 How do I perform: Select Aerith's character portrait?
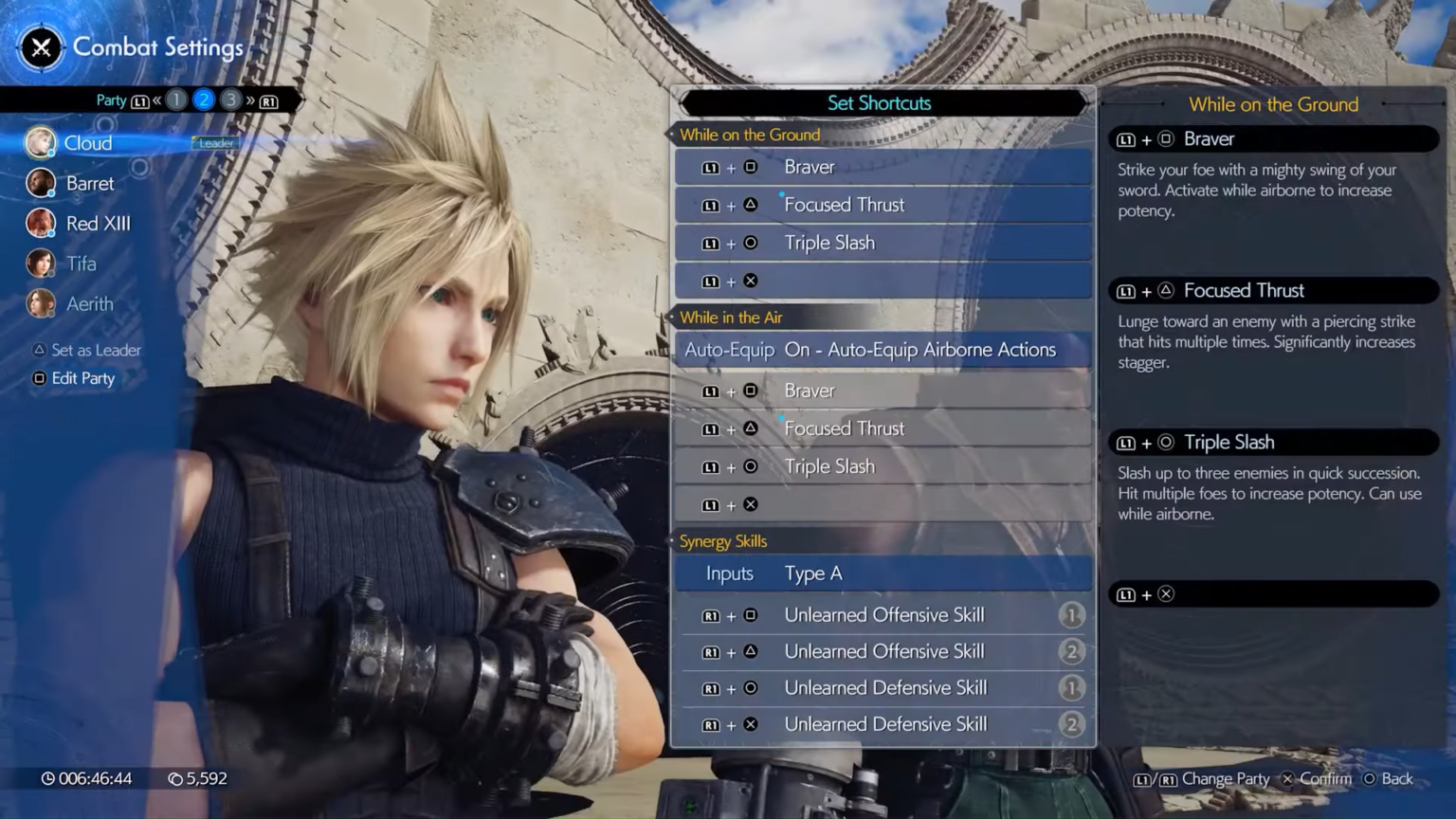[40, 303]
